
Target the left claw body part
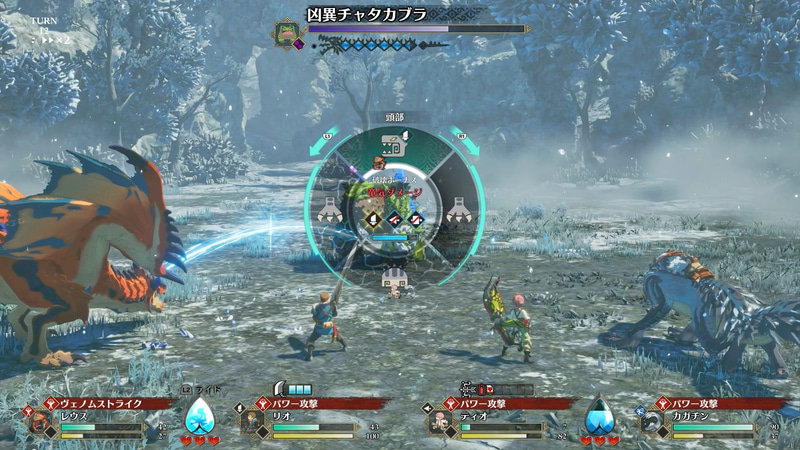(330, 208)
